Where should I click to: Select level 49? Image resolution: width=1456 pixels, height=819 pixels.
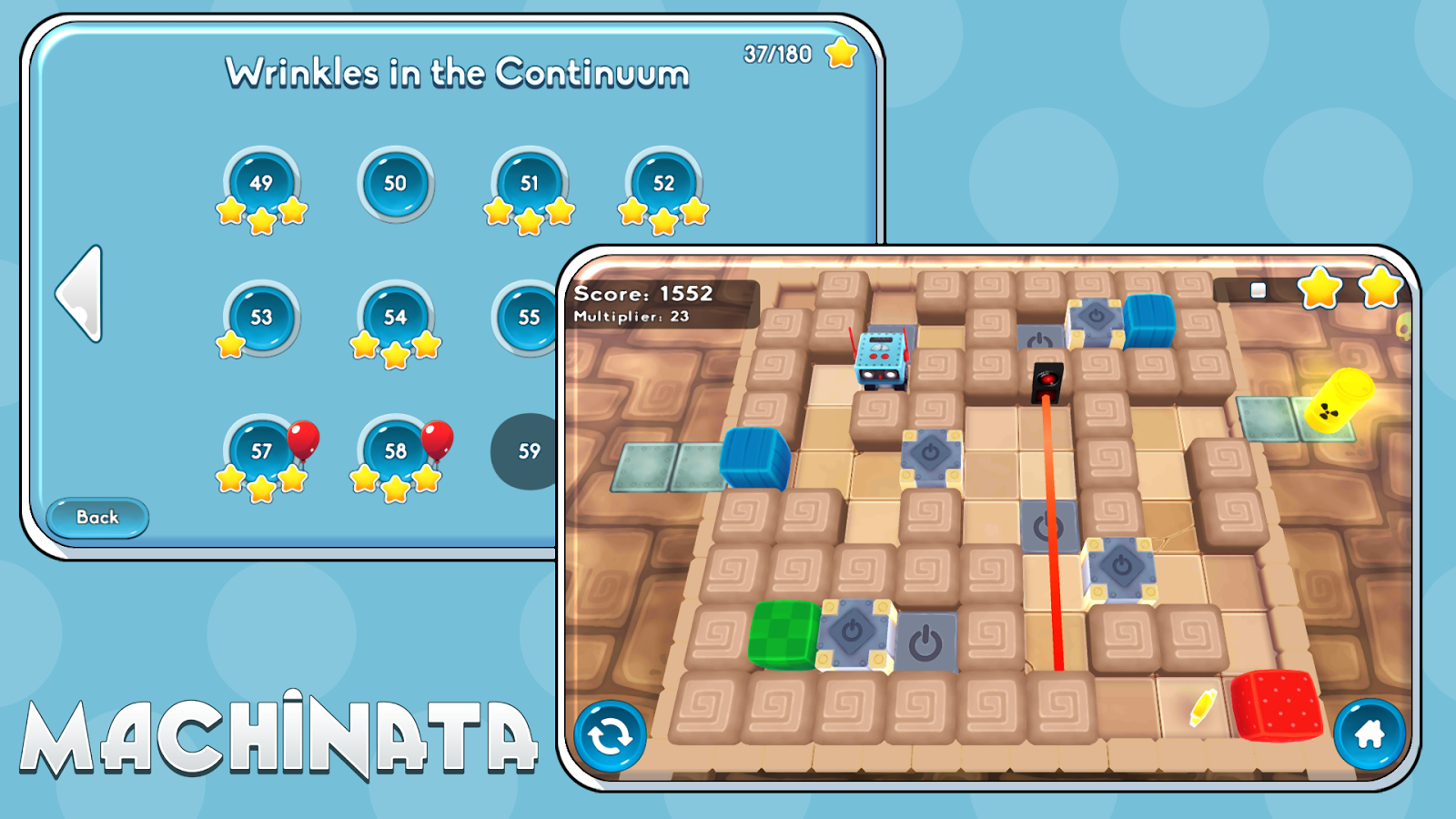pyautogui.click(x=261, y=184)
